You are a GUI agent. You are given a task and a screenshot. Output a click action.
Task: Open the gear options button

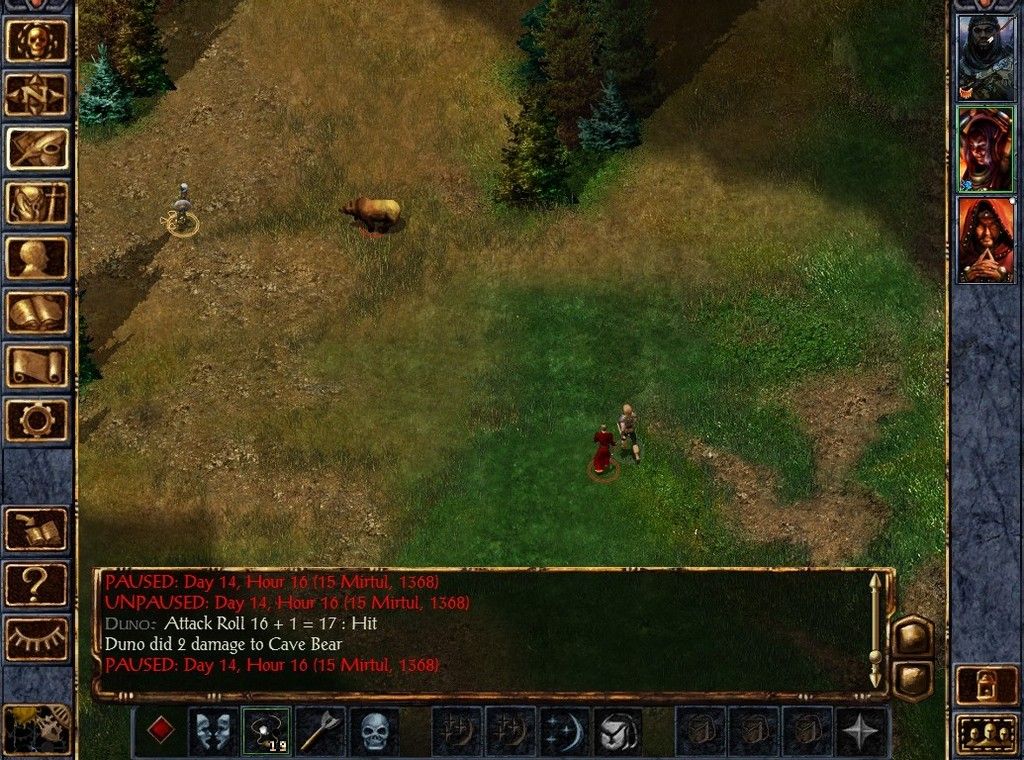(38, 419)
